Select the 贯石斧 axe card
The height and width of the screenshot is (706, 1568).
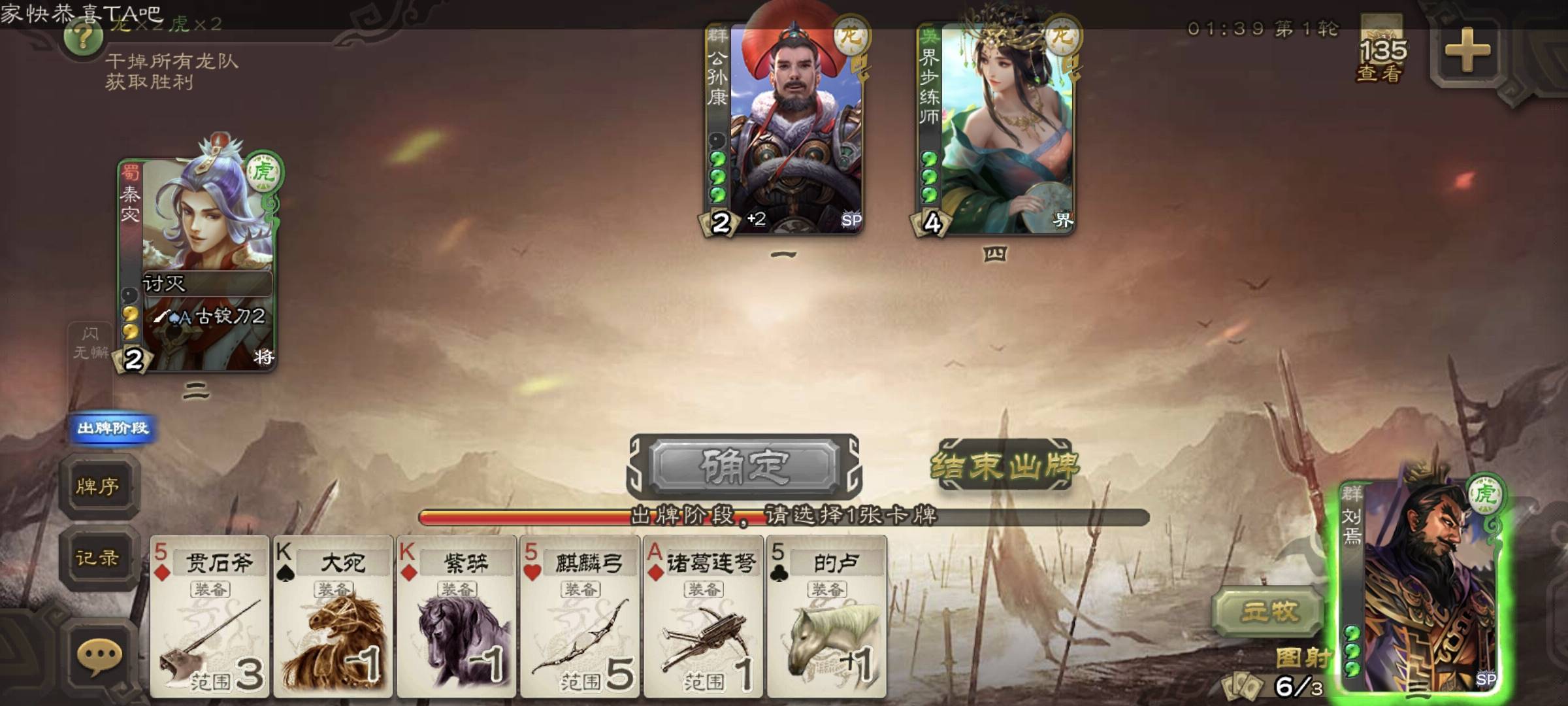(210, 616)
